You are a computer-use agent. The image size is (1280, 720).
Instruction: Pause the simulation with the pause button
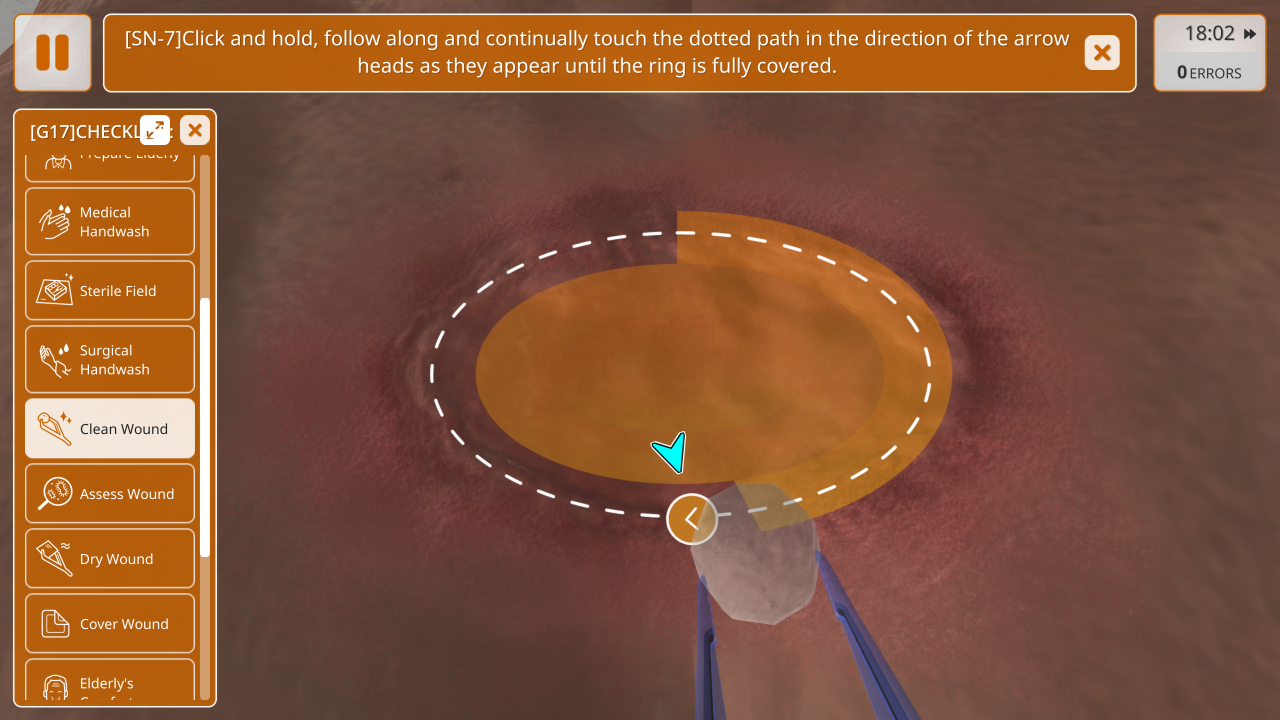(52, 52)
